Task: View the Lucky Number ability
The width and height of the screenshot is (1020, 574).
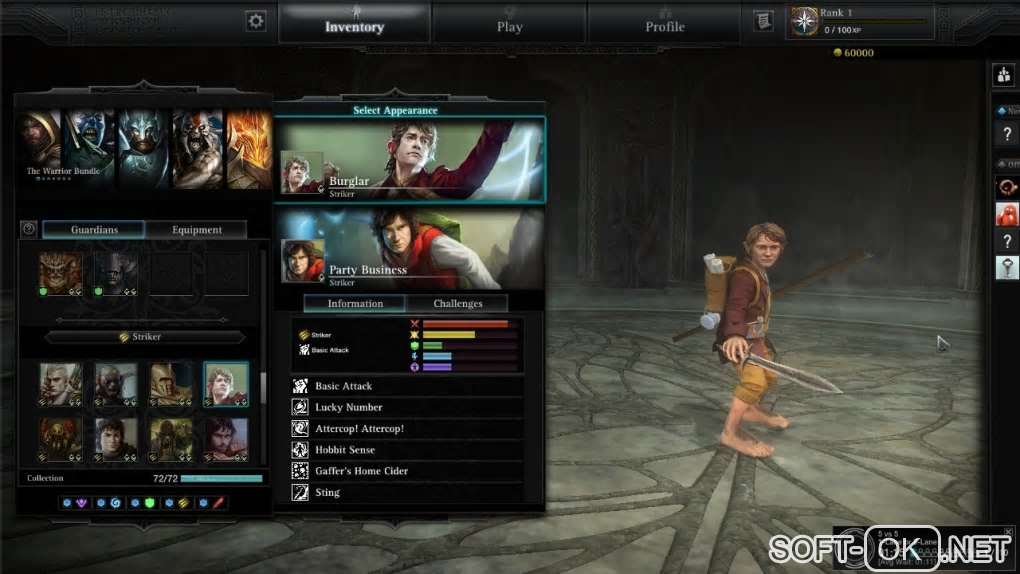Action: click(x=407, y=407)
